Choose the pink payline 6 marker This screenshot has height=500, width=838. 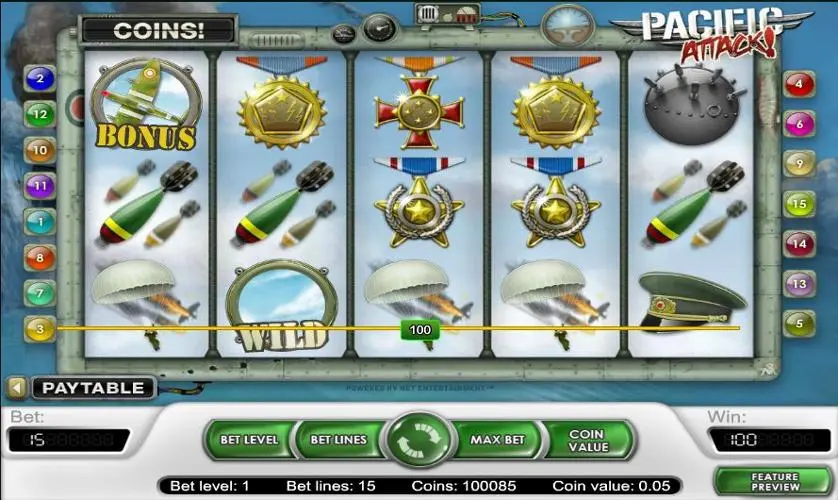pos(798,124)
